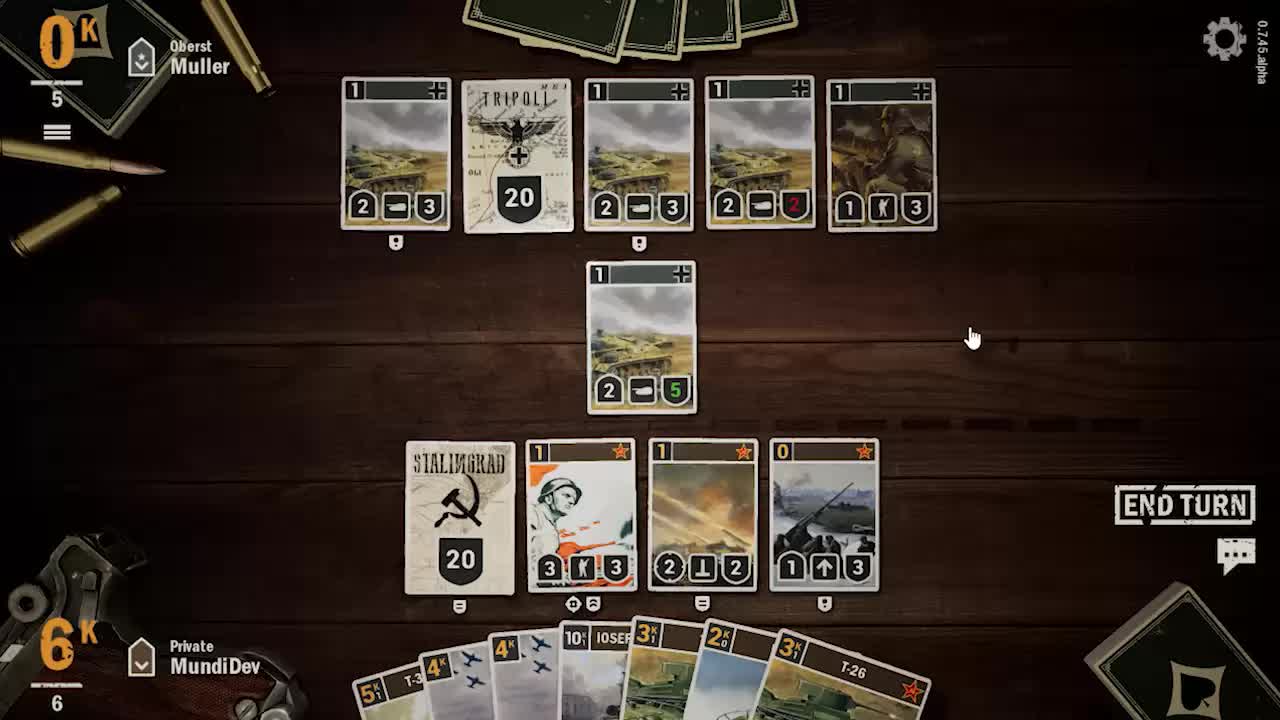The image size is (1280, 720).
Task: Expand the hamburger menu below the score
Action: pos(57,131)
